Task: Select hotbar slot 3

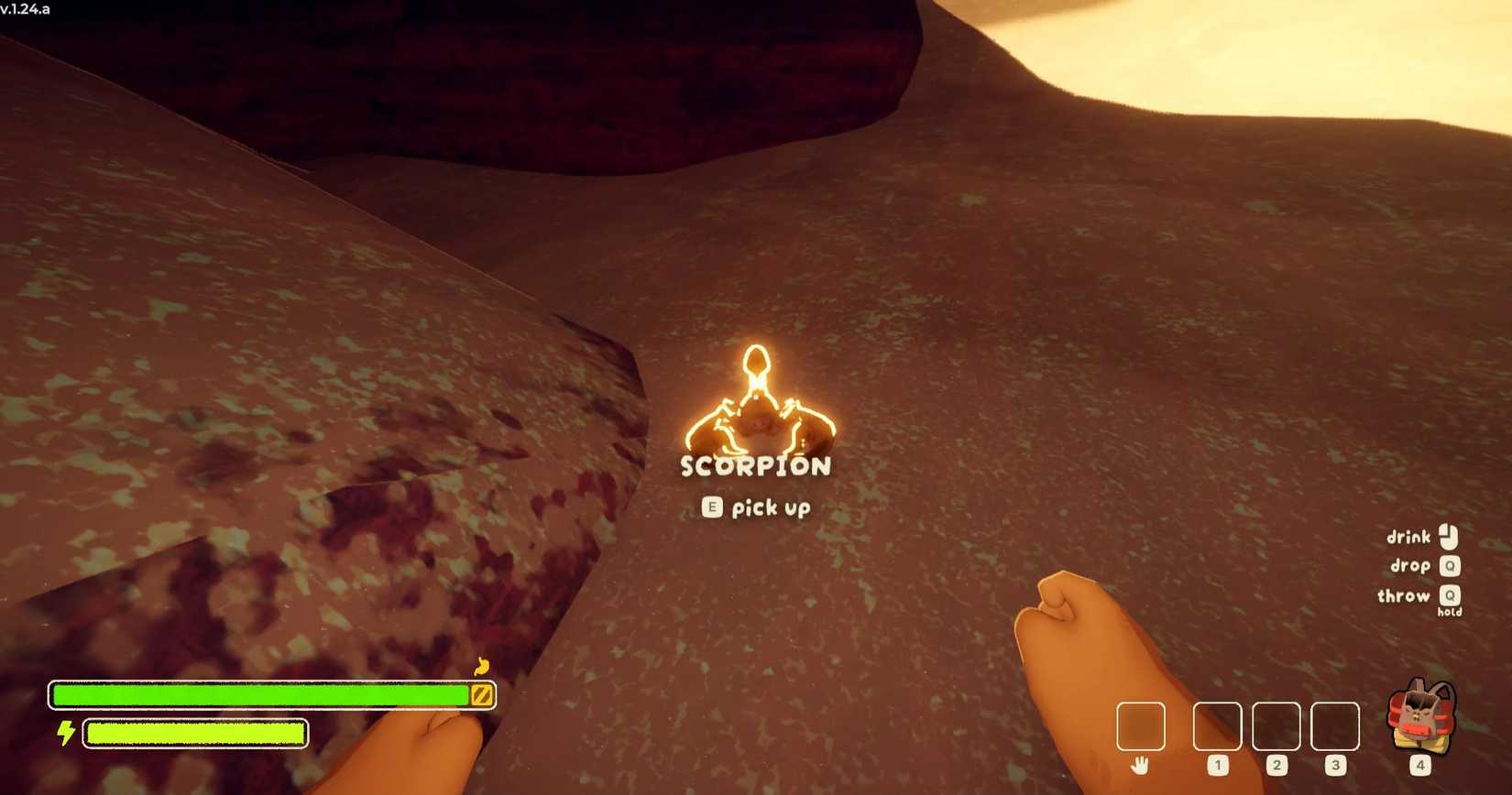Action: tap(1336, 726)
